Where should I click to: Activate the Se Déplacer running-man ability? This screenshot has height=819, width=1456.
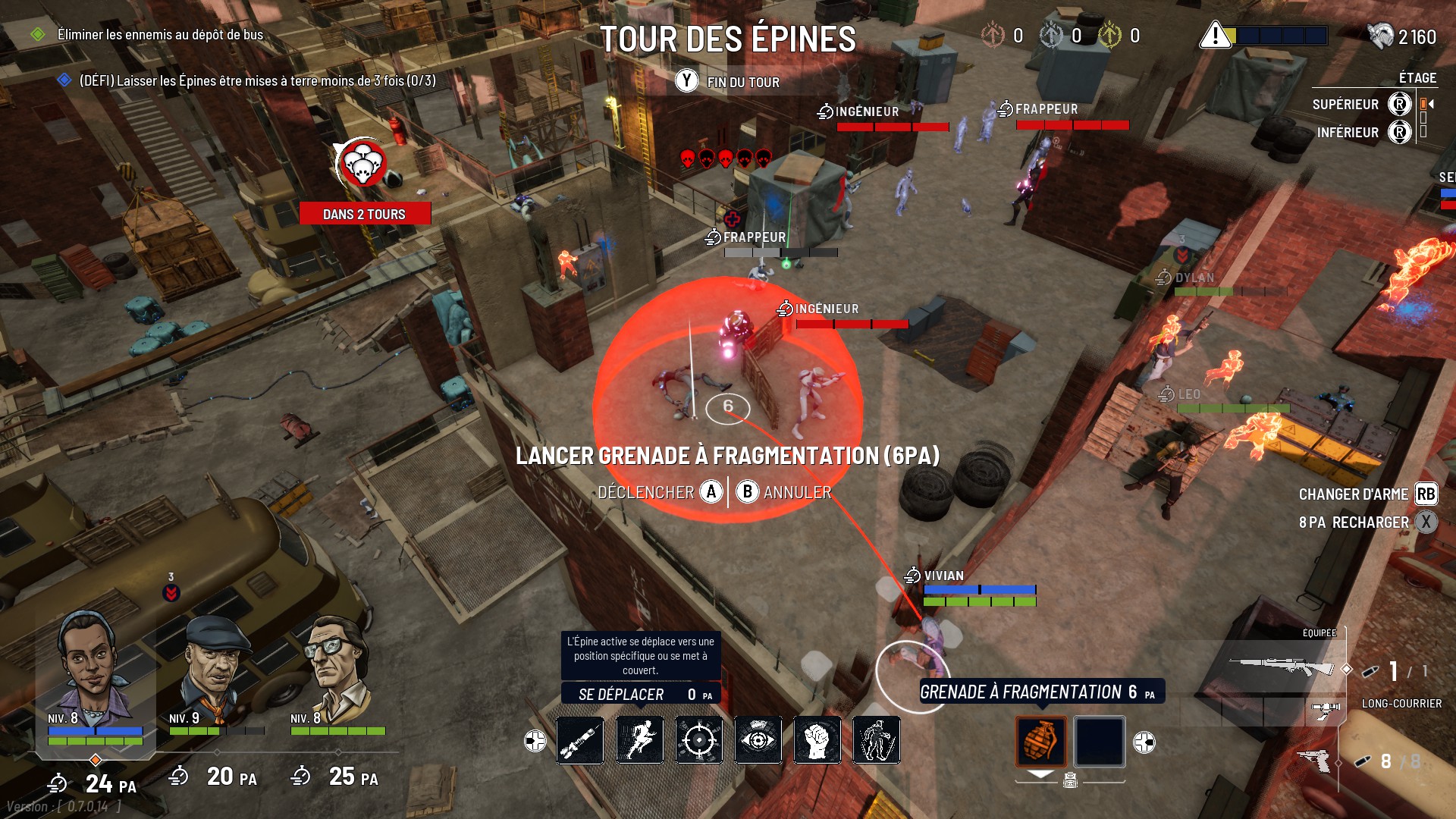click(x=639, y=740)
